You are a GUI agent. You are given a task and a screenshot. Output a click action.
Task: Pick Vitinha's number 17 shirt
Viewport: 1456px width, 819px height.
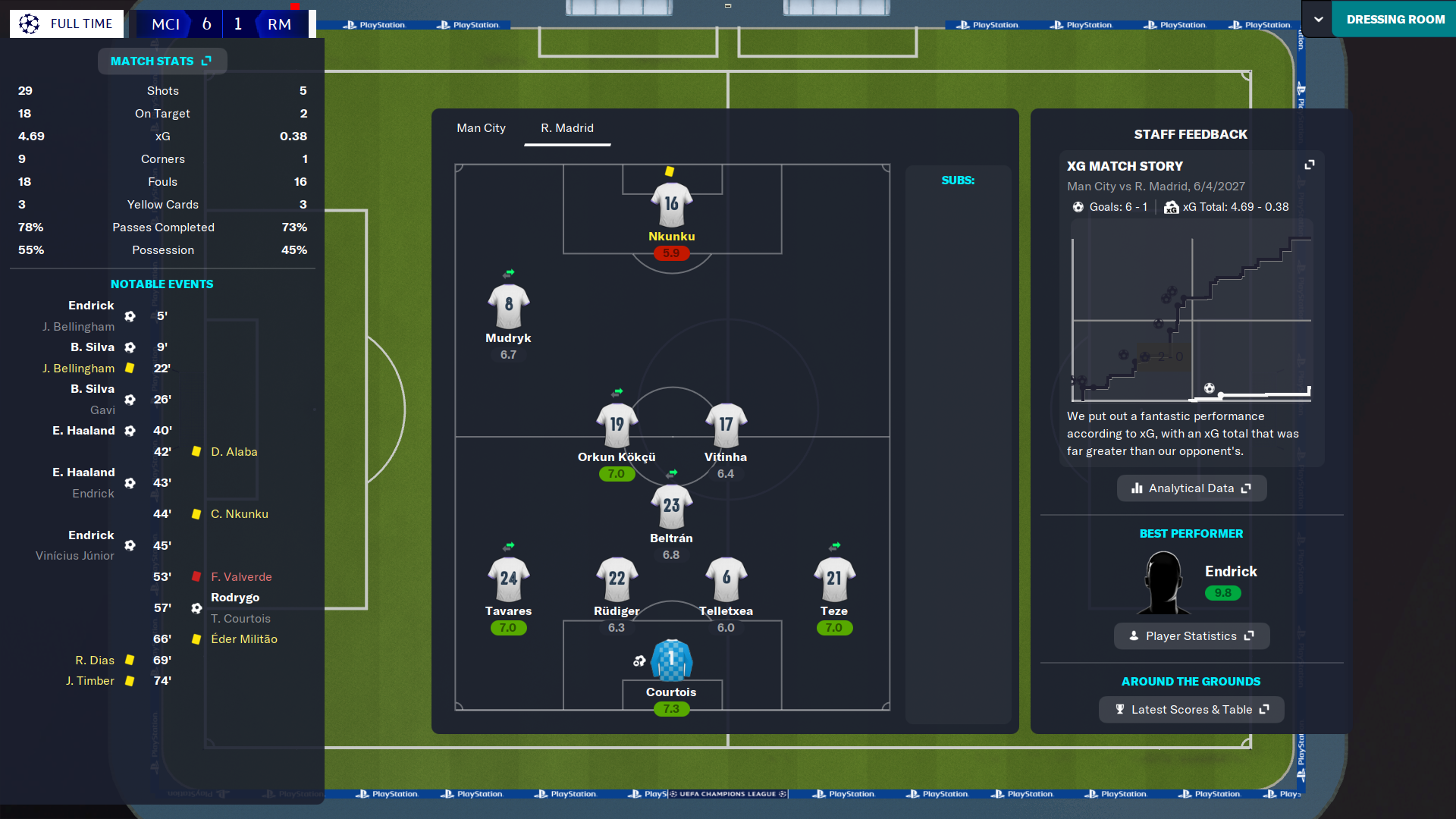coord(726,425)
